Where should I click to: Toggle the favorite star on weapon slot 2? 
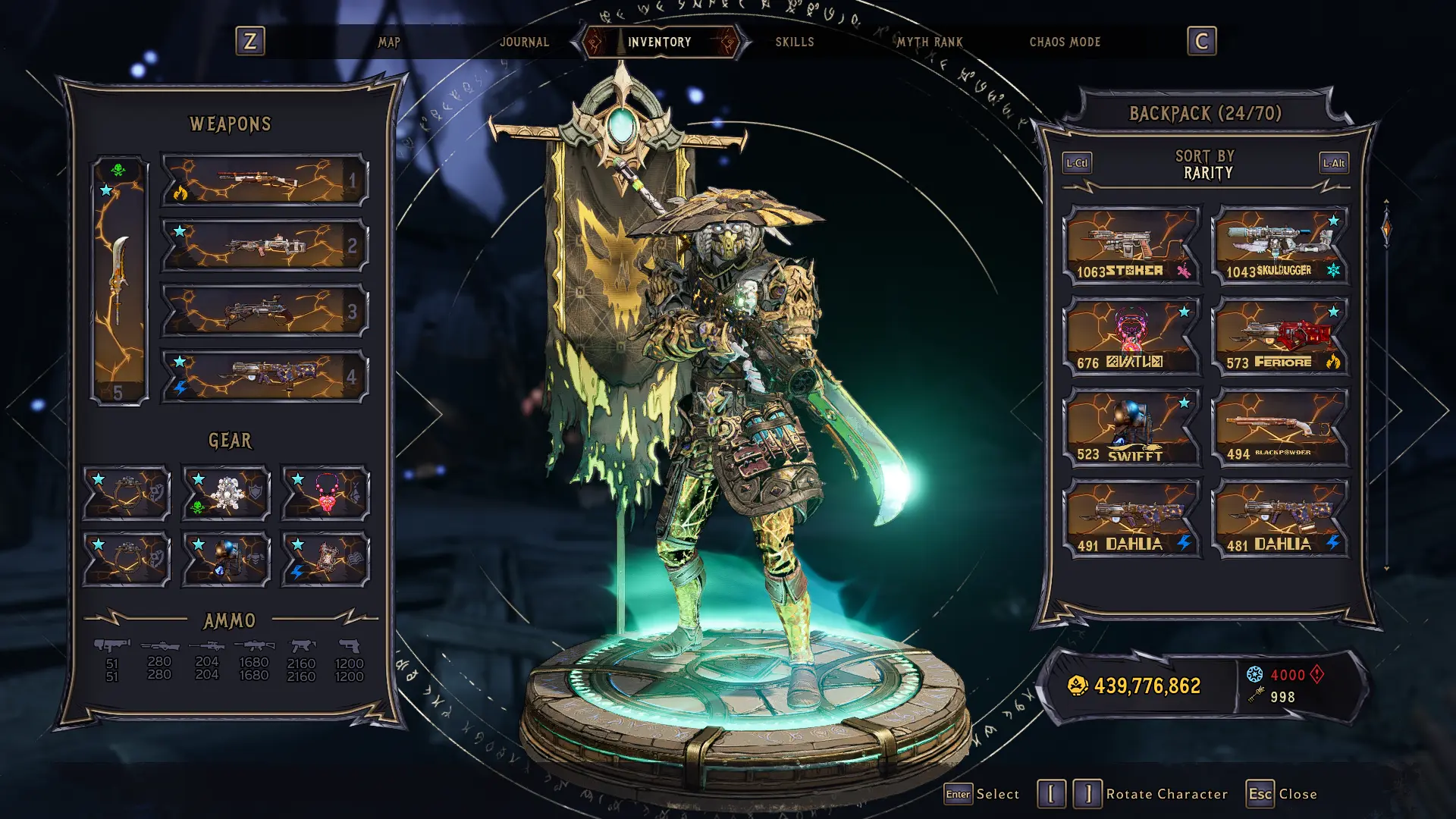(x=179, y=231)
